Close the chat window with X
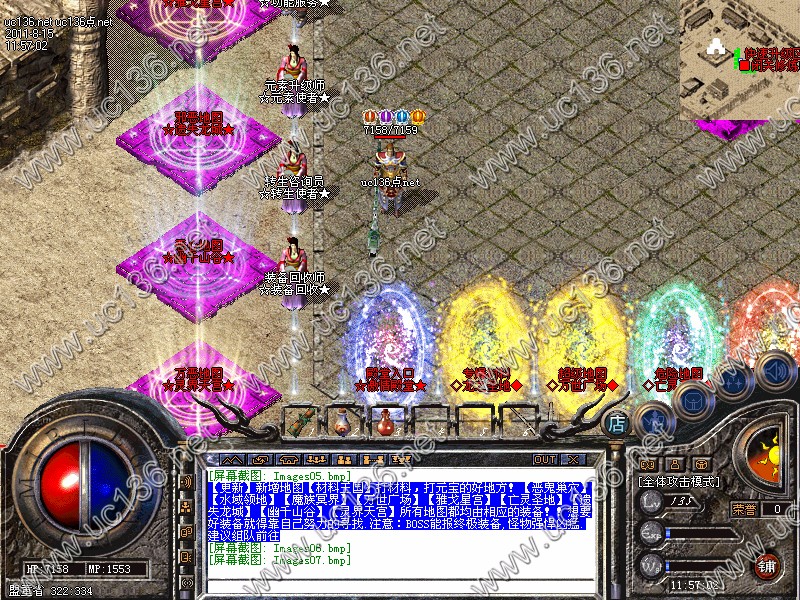This screenshot has height=600, width=800. click(573, 460)
